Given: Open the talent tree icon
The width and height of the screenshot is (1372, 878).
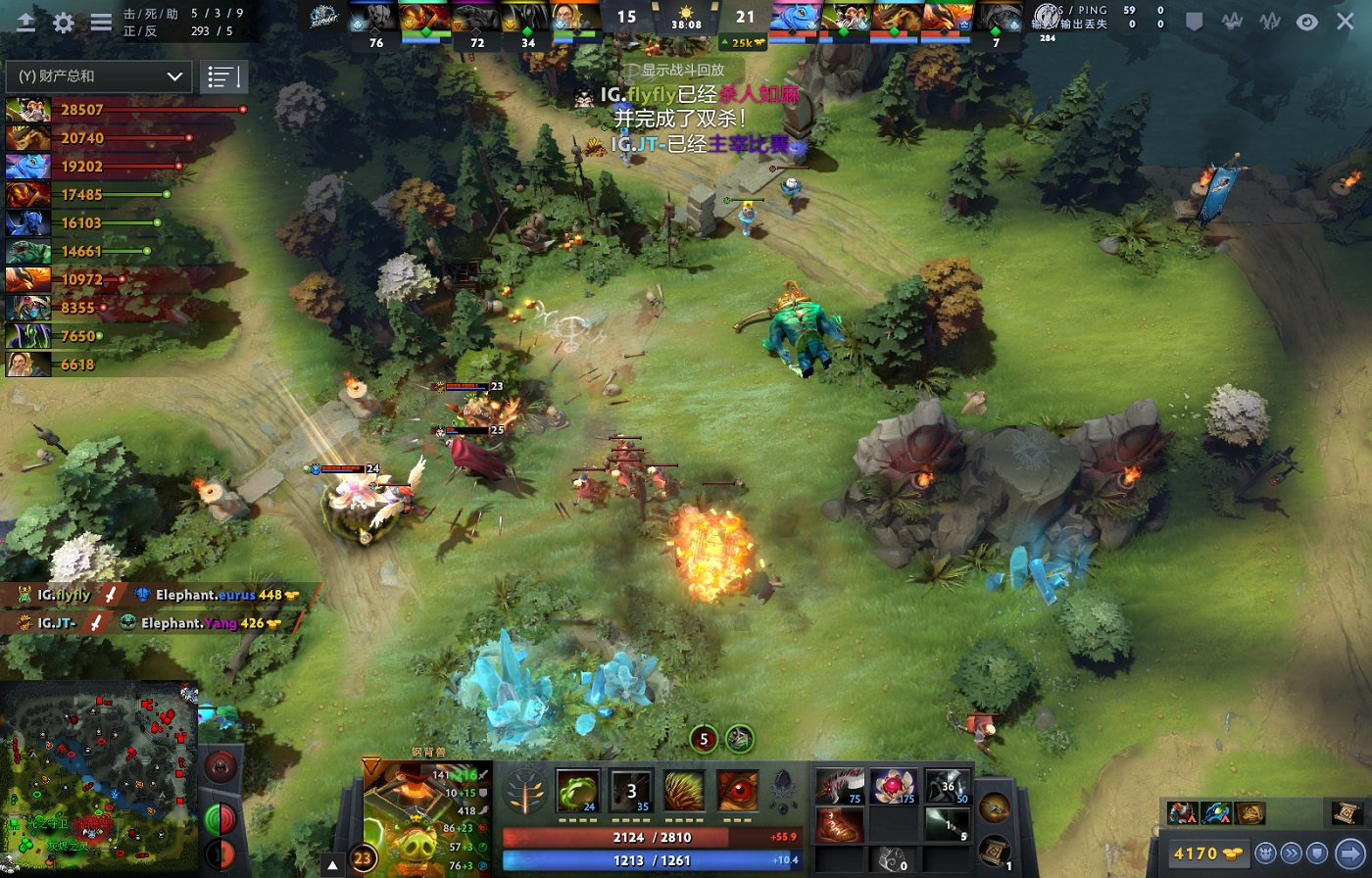Looking at the screenshot, I should point(525,792).
